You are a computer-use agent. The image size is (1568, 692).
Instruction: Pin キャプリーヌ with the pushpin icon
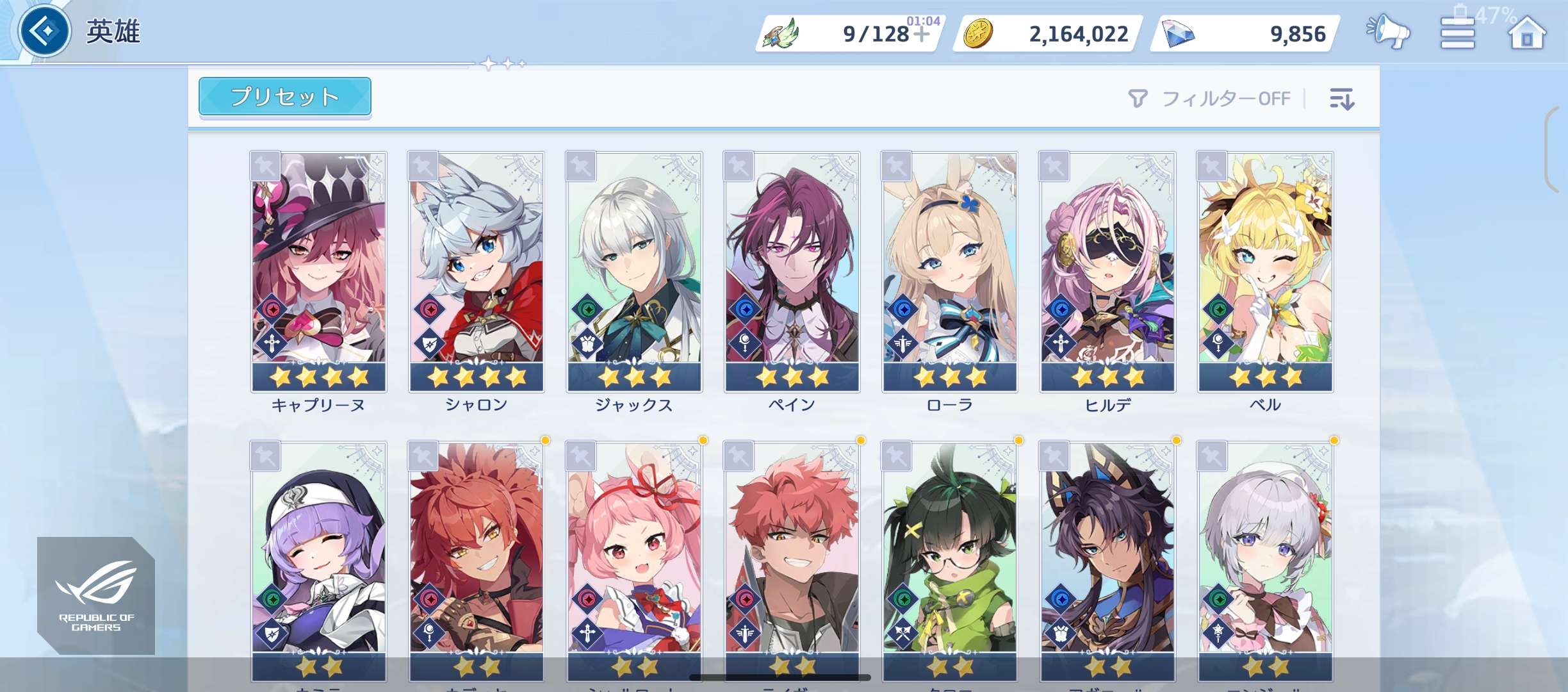[265, 167]
